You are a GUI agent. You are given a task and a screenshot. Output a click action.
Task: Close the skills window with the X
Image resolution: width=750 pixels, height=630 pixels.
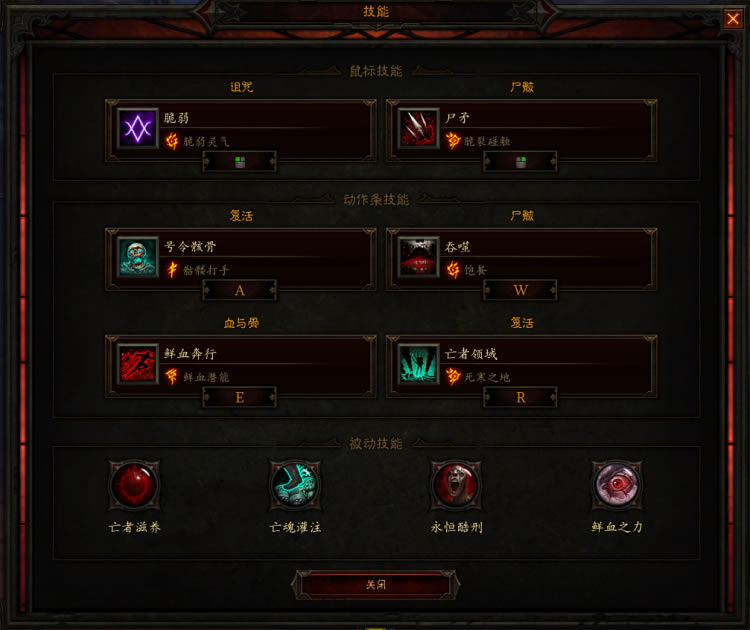click(733, 18)
